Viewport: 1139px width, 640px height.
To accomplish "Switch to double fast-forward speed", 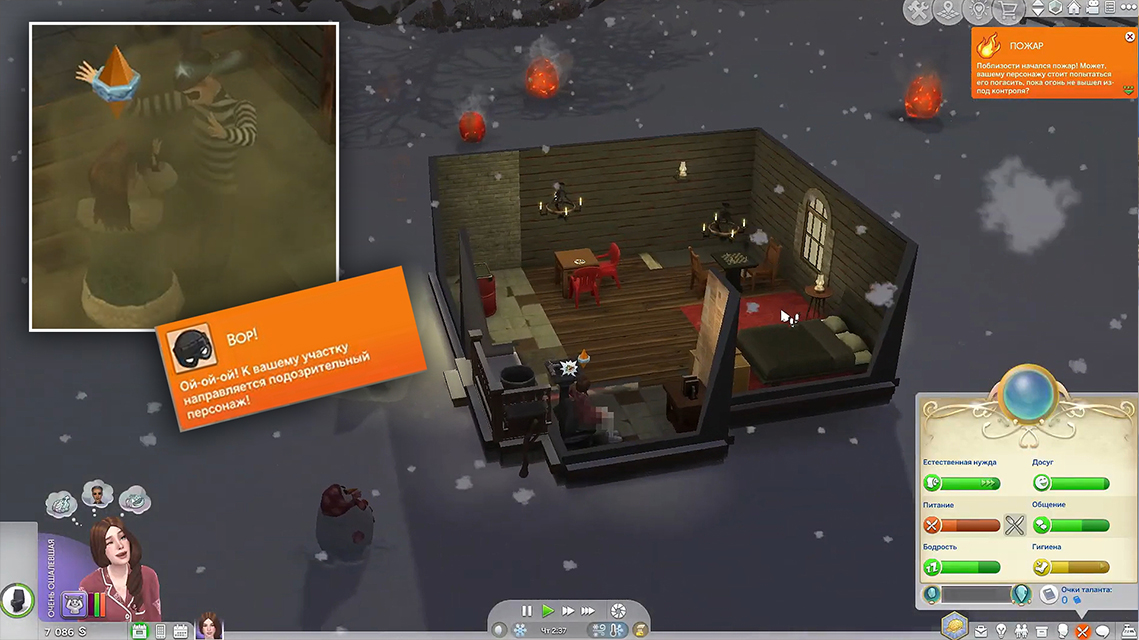I will tap(568, 610).
